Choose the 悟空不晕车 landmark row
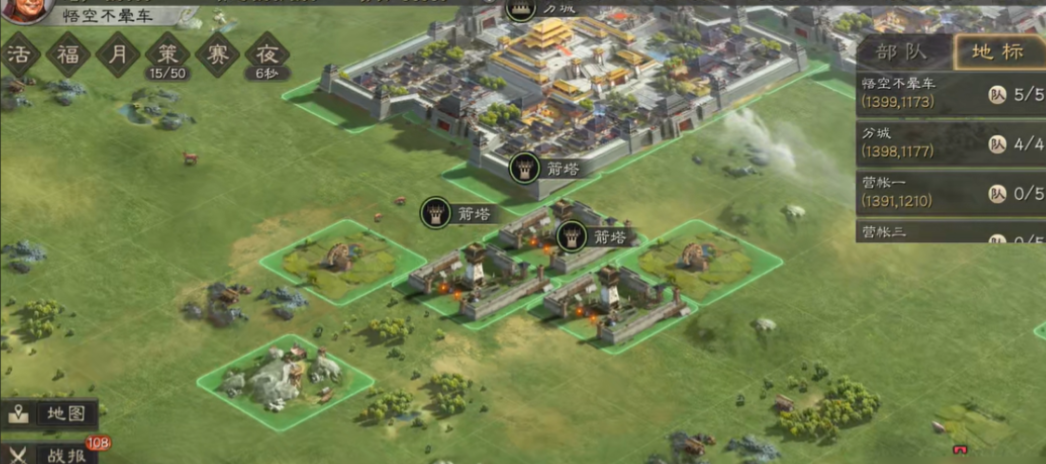 (950, 93)
